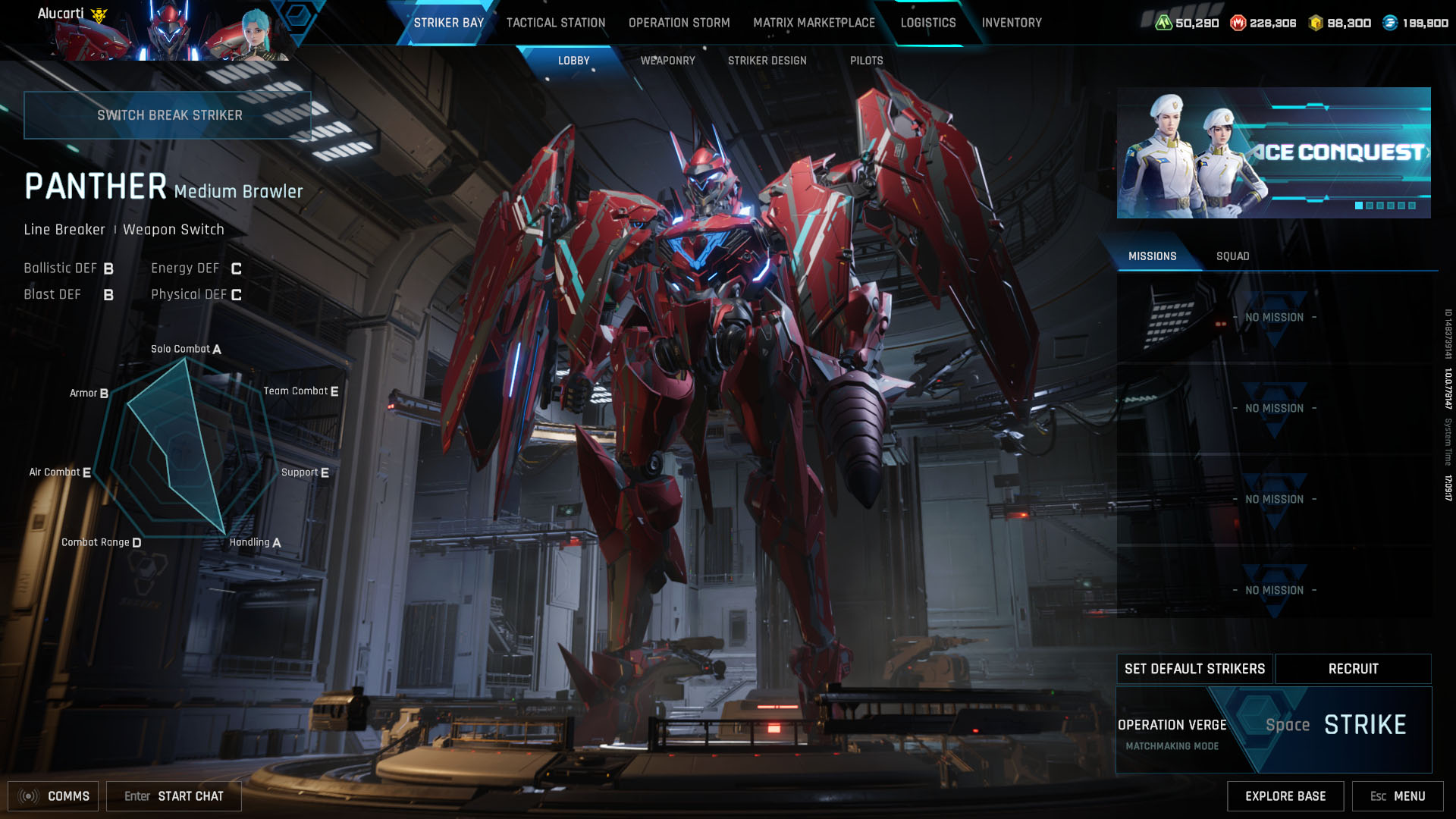This screenshot has height=819, width=1456.
Task: Open the Esc MENU control
Action: tap(1398, 796)
